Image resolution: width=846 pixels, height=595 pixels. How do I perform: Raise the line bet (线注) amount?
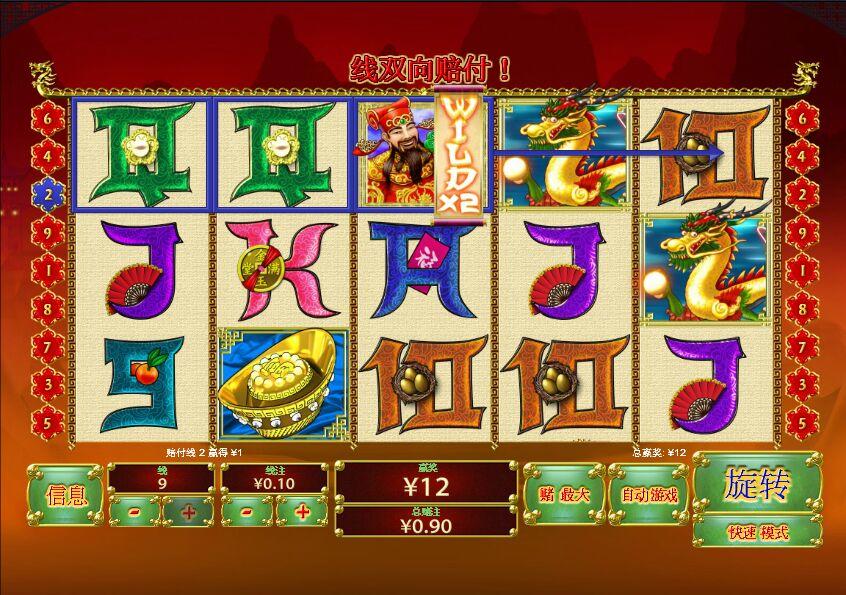301,512
